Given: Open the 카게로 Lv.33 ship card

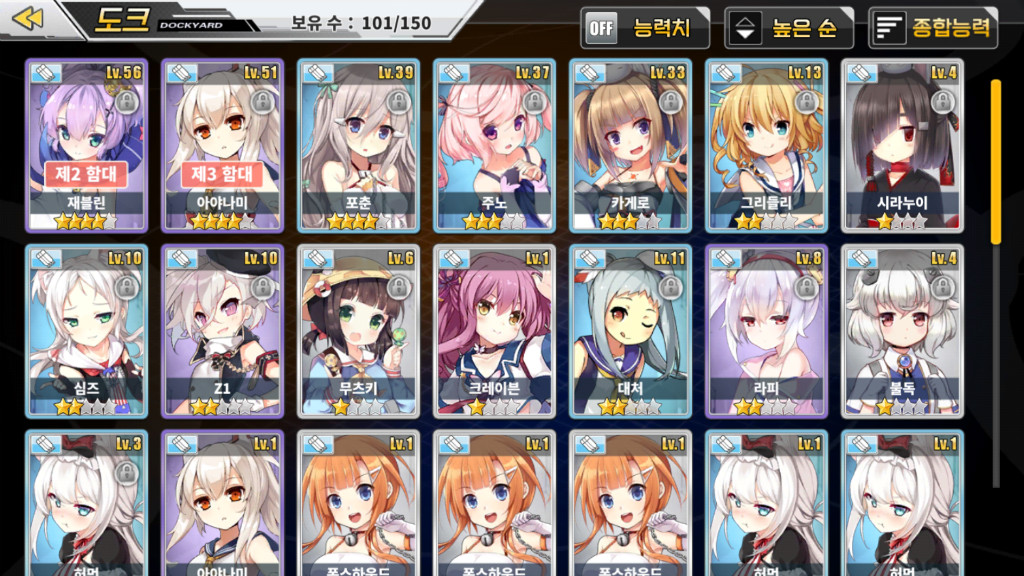Looking at the screenshot, I should (630, 145).
